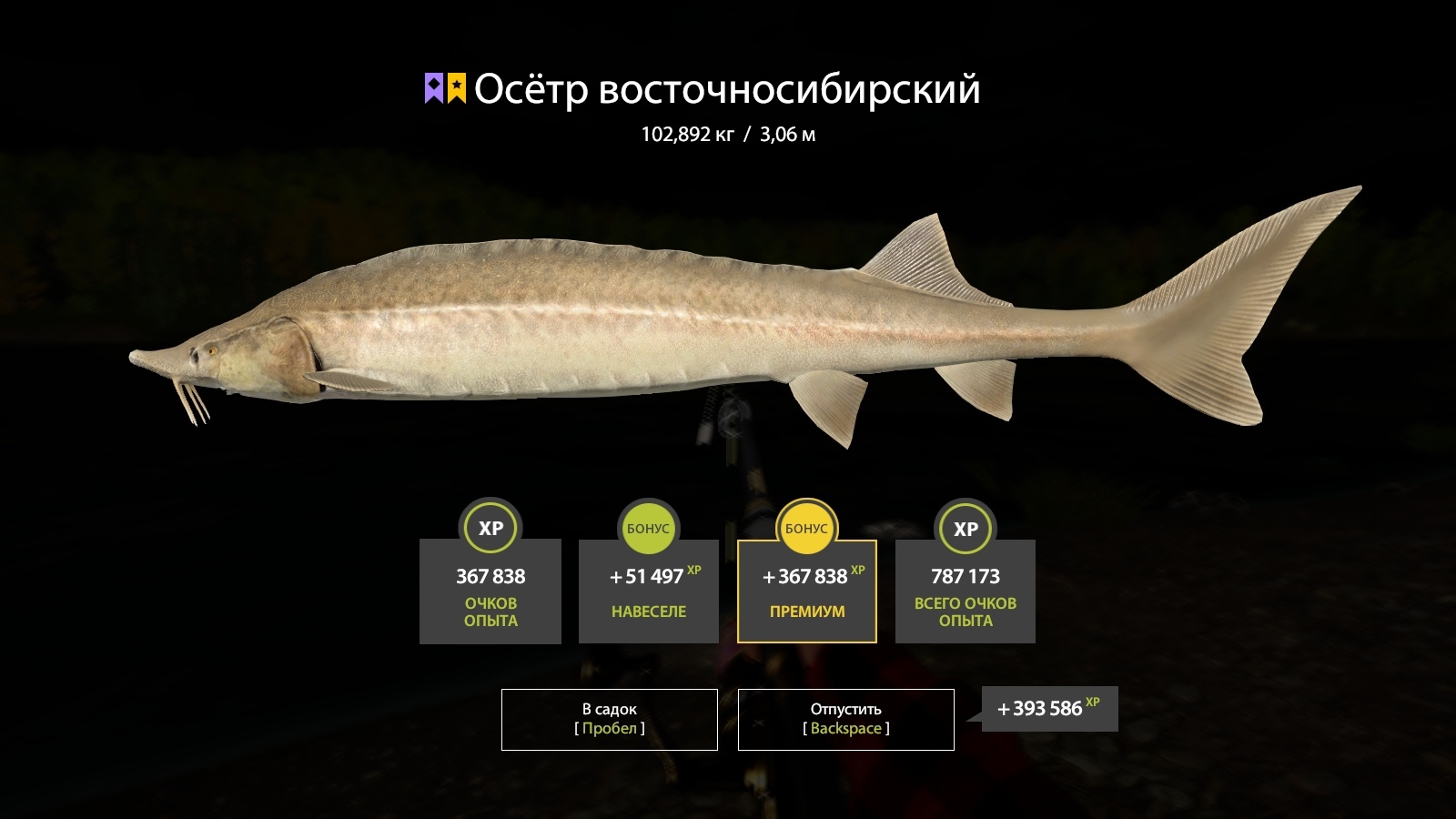Click the green БОНУС badge for Навеселе
Screen dimensions: 1456x819
click(648, 528)
